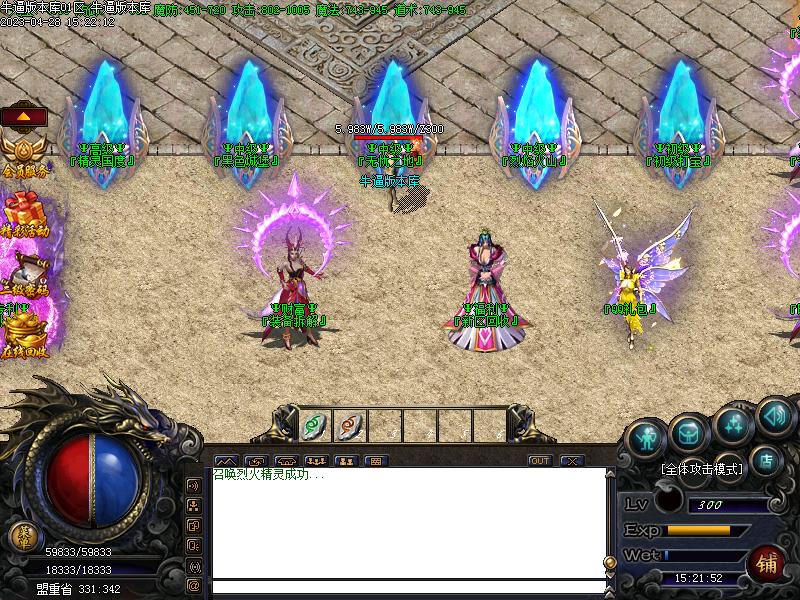Open the 精彩活动 gift box events

[26, 215]
